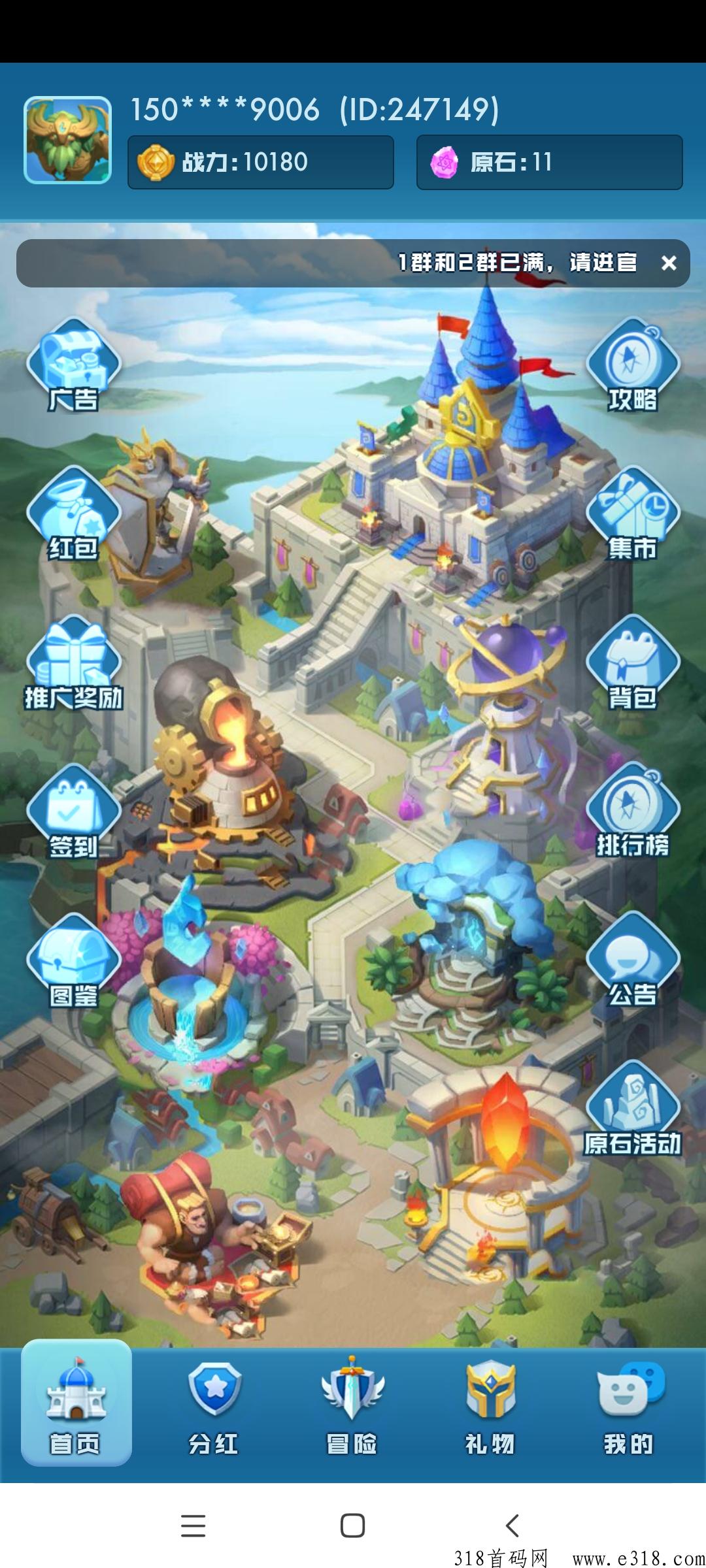706x1568 pixels.
Task: Open the 公告 announcements icon
Action: pyautogui.click(x=633, y=962)
